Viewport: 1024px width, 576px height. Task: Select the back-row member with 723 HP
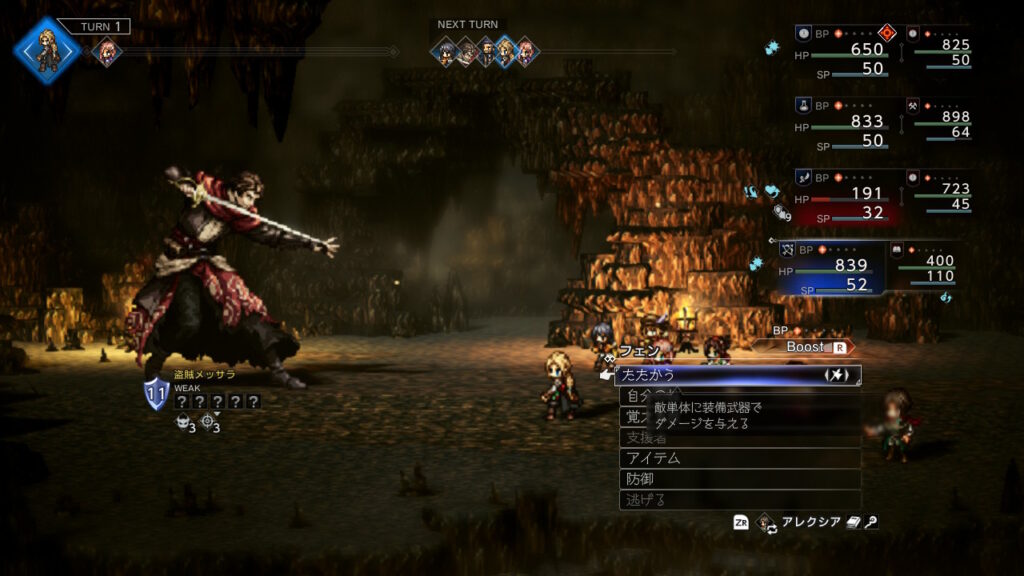pos(940,191)
